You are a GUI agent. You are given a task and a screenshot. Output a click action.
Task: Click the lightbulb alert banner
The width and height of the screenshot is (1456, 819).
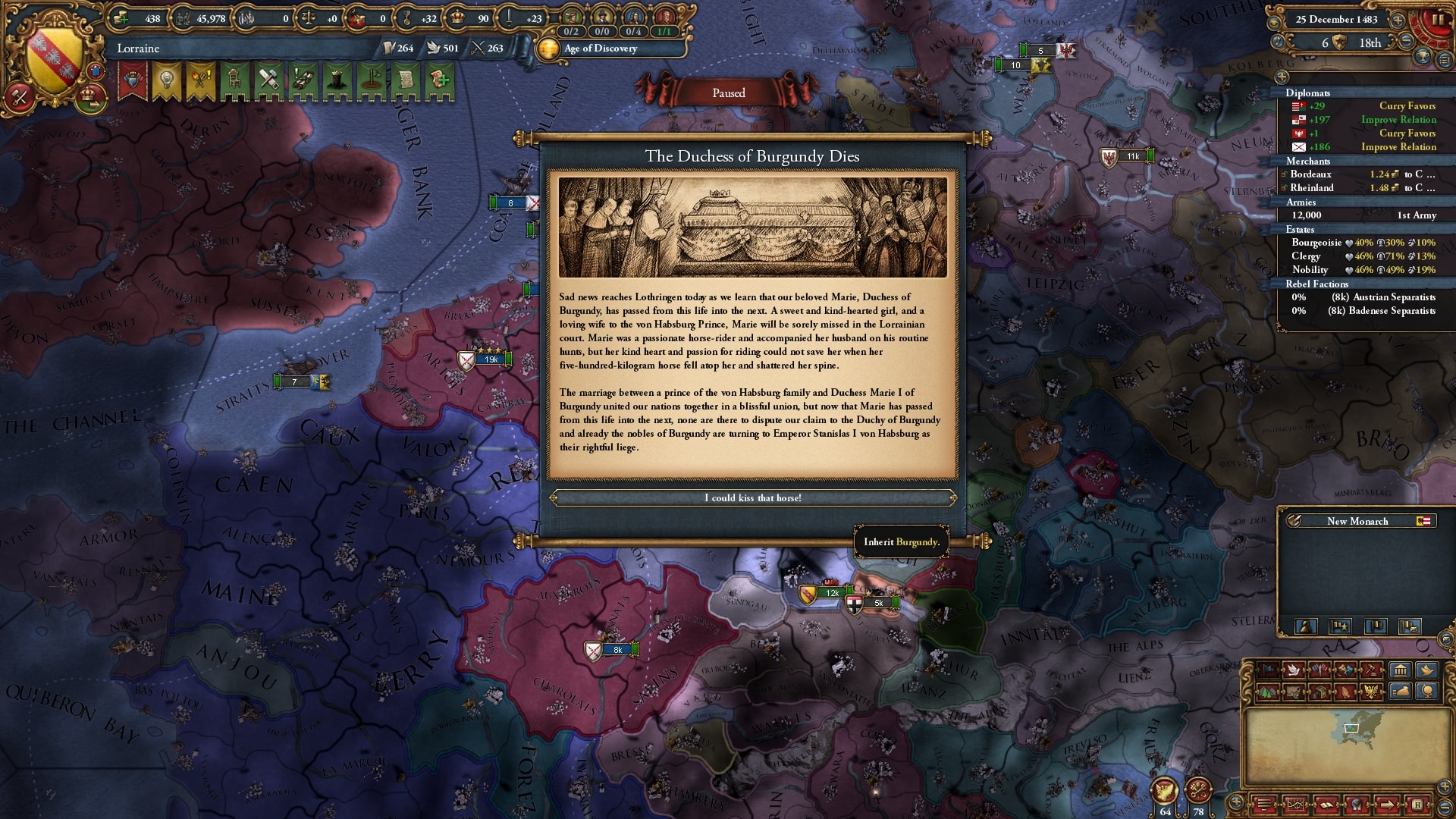(166, 80)
